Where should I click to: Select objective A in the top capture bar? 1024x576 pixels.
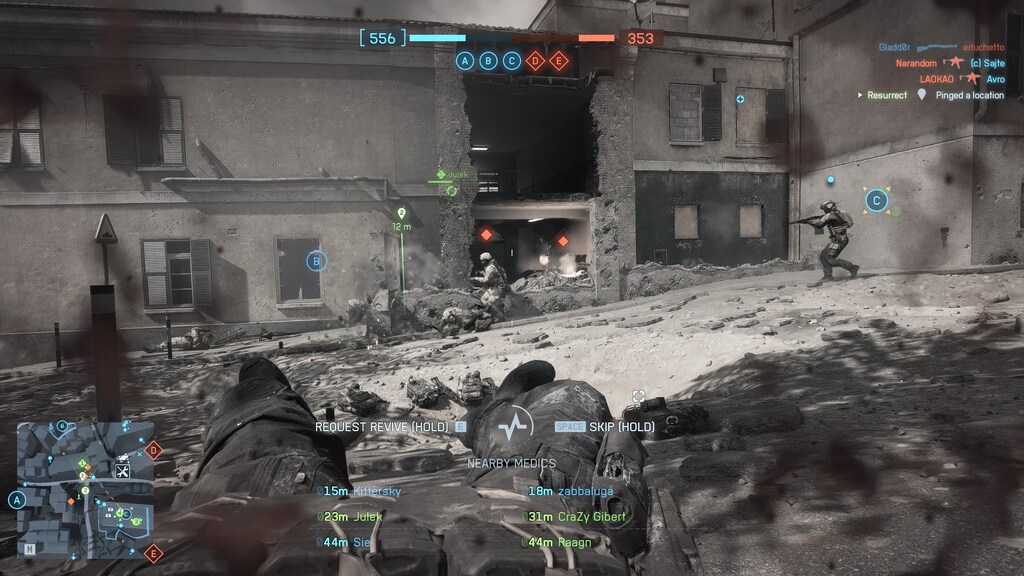[x=465, y=61]
